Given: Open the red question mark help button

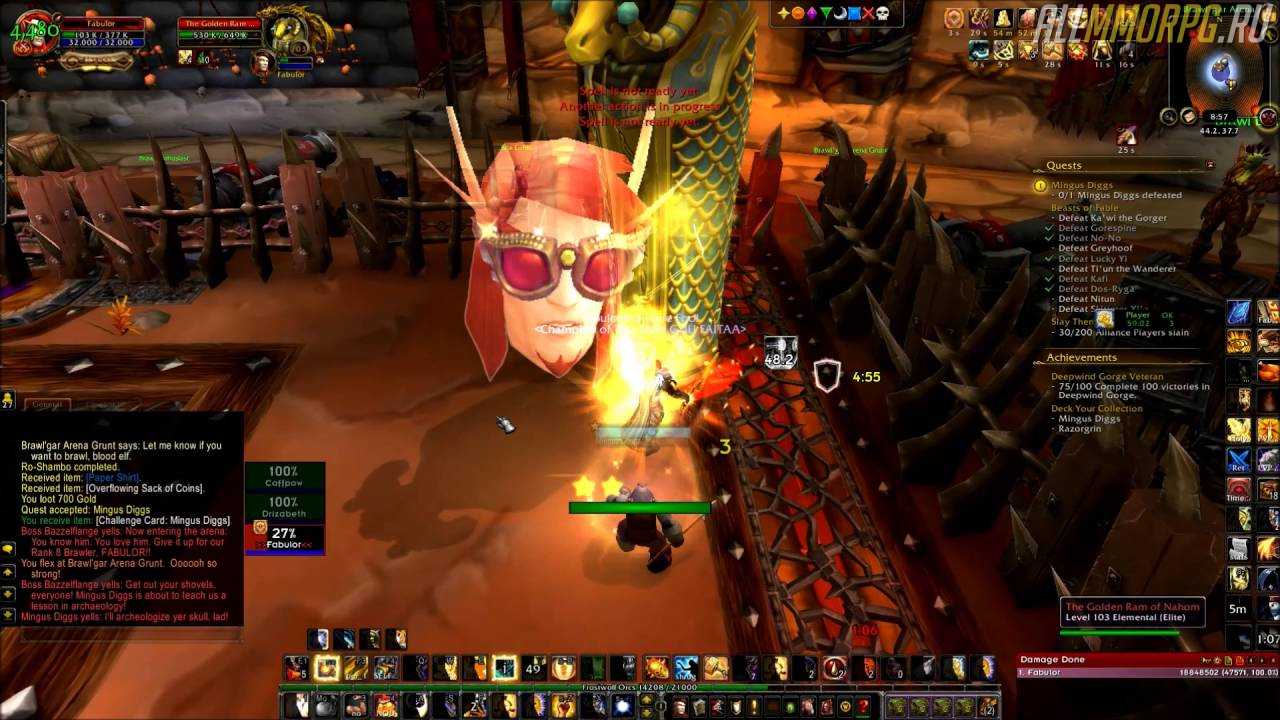Looking at the screenshot, I should tap(864, 706).
